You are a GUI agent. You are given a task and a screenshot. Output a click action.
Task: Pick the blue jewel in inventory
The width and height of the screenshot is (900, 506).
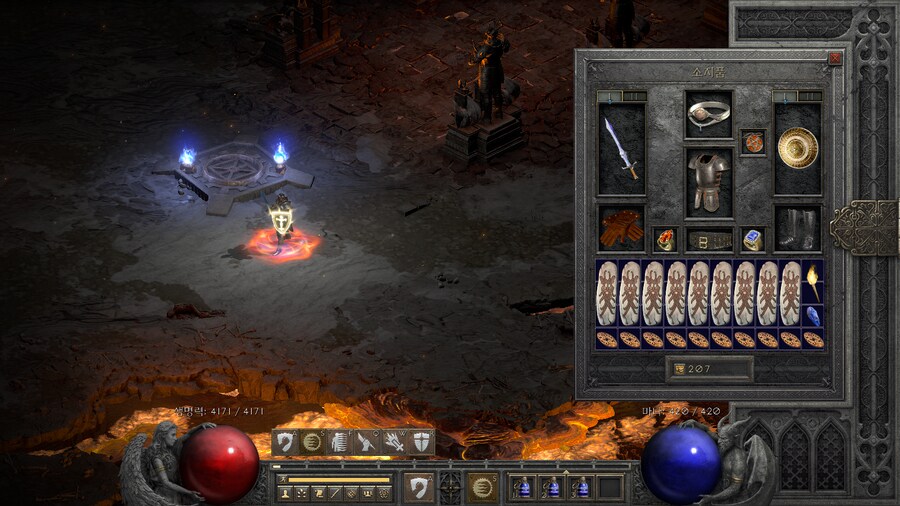point(813,316)
